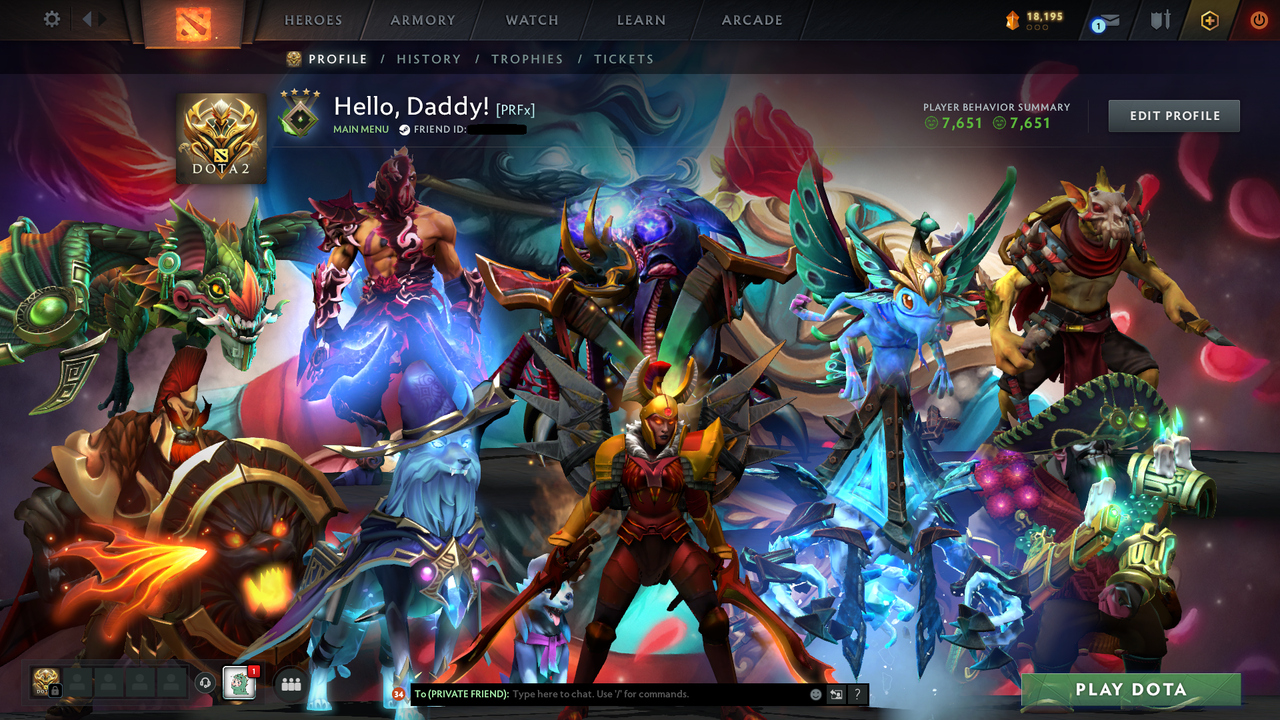Click the question mark help icon
Viewport: 1280px width, 720px height.
pyautogui.click(x=858, y=694)
